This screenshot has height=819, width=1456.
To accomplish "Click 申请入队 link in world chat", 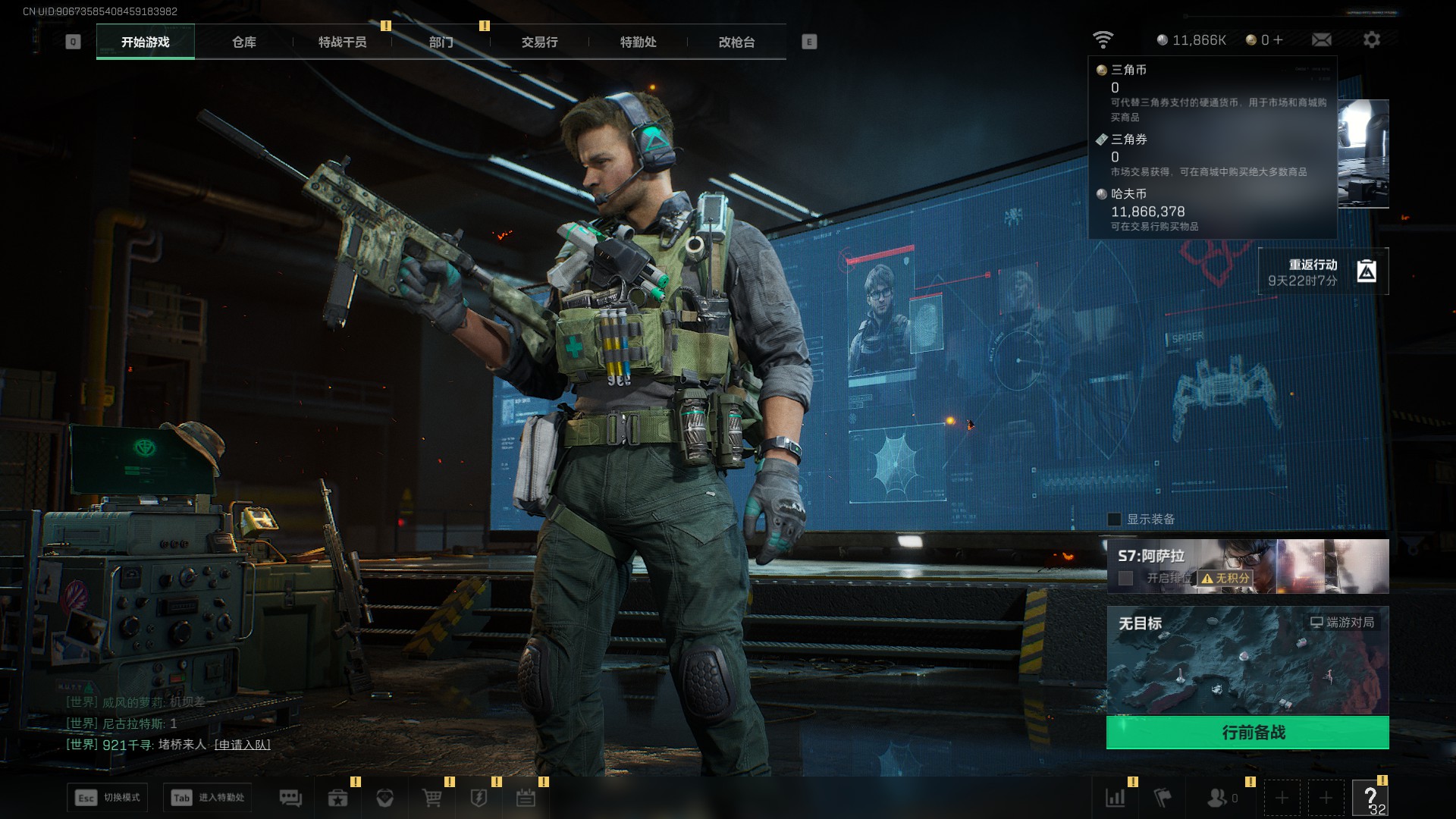I will pyautogui.click(x=243, y=745).
